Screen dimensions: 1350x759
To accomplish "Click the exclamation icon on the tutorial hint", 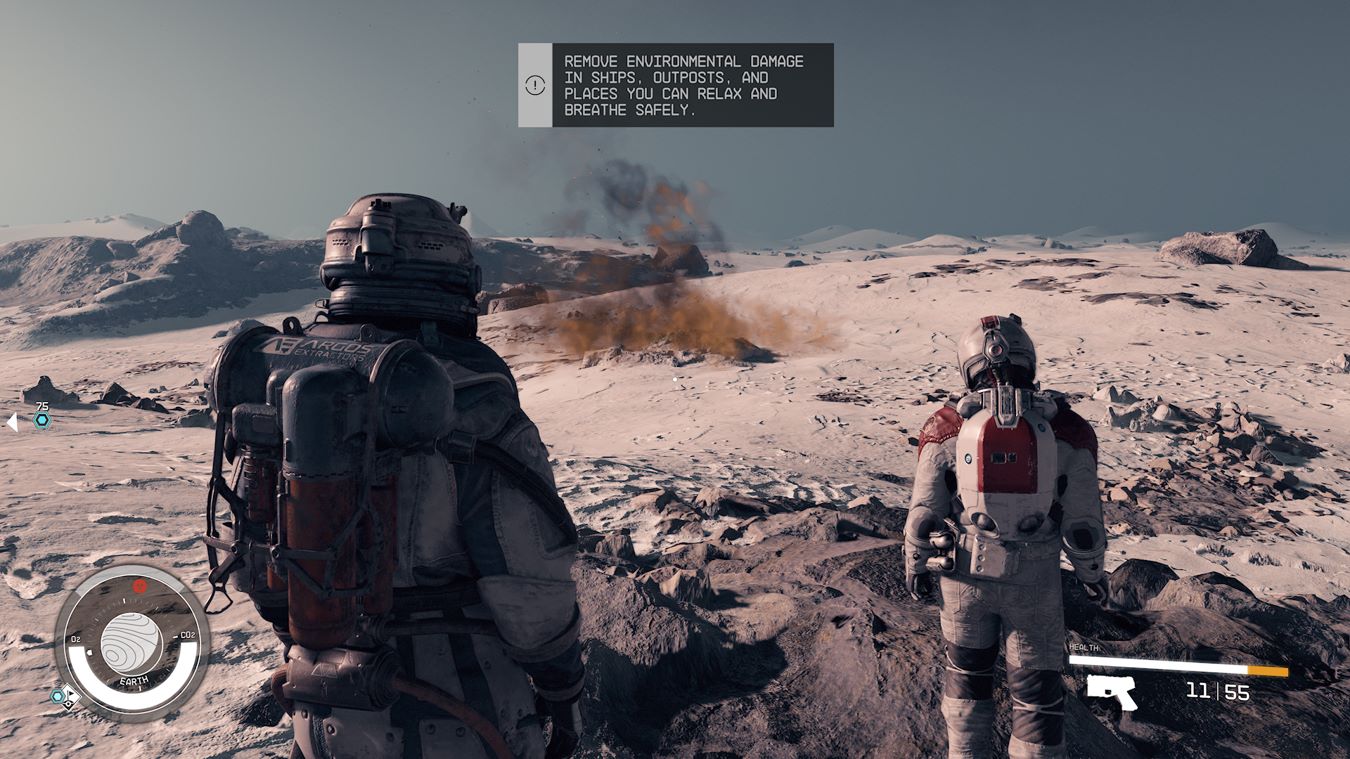I will (x=535, y=85).
